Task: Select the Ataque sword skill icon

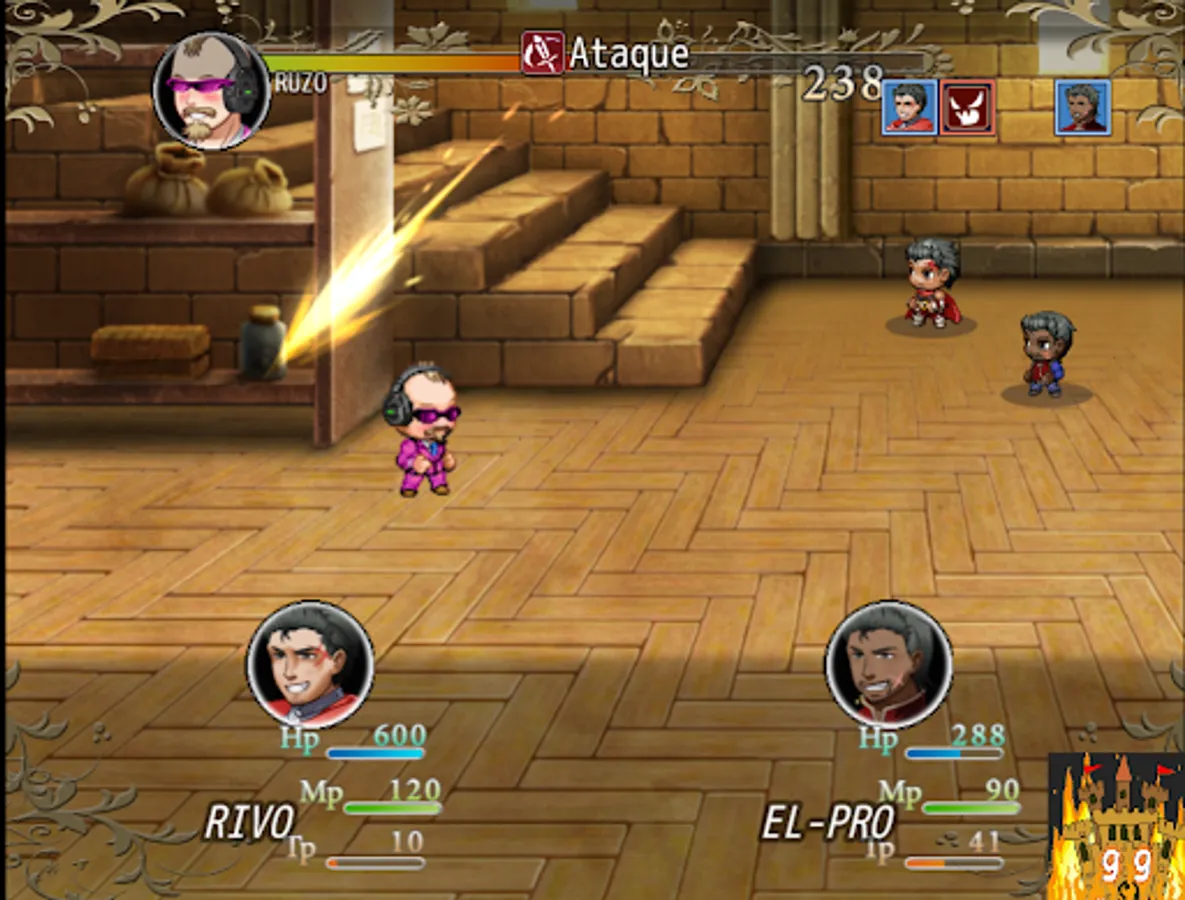Action: point(542,53)
